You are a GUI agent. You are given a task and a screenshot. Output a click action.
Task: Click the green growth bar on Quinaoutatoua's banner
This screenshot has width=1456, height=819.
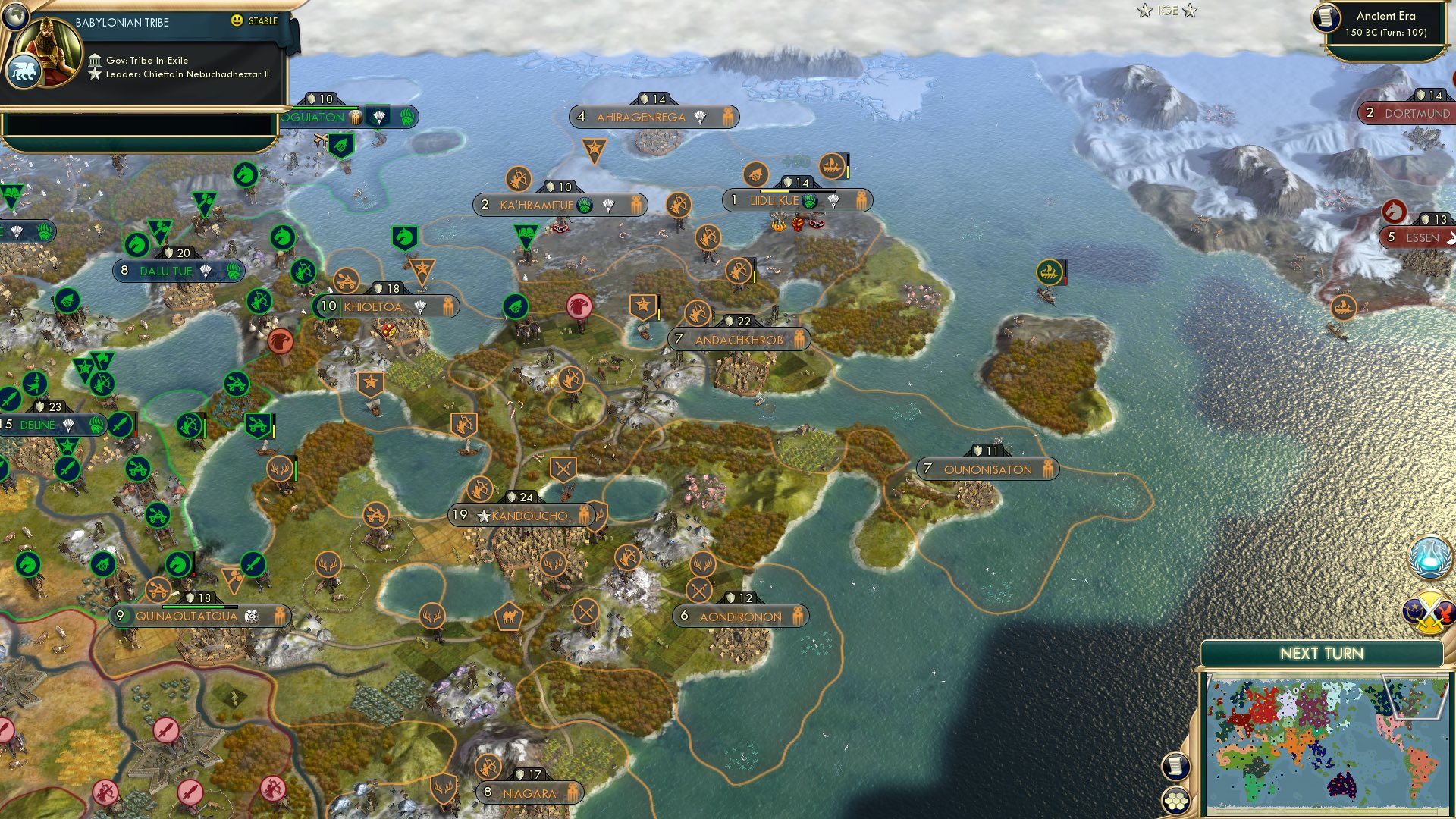(x=194, y=607)
